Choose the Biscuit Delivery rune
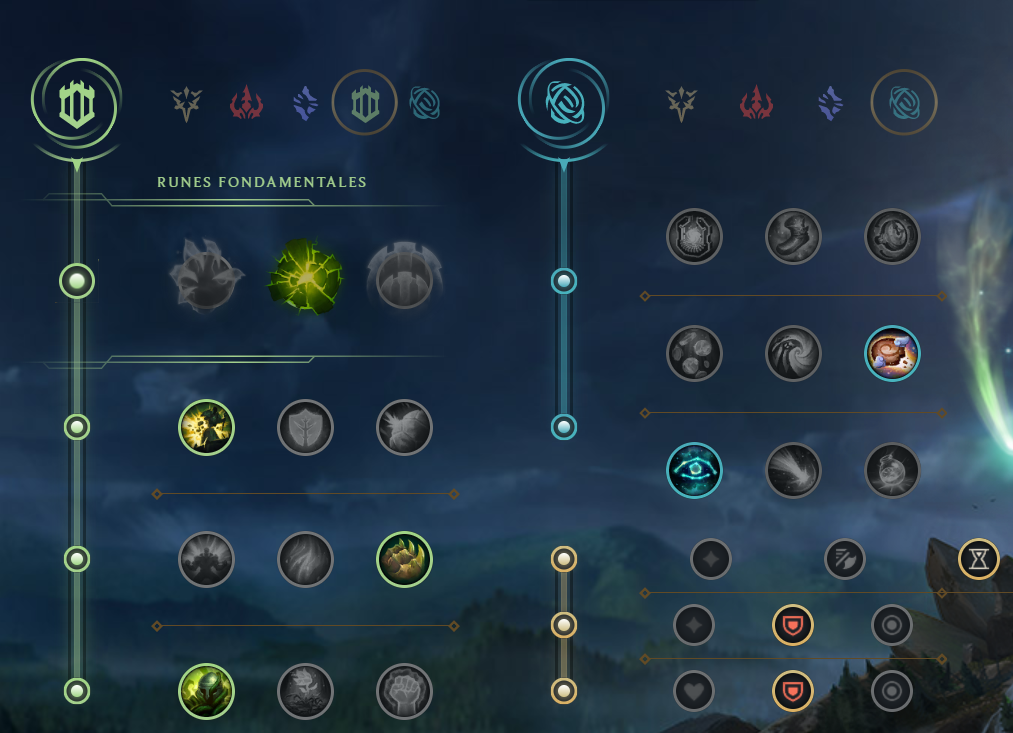This screenshot has width=1013, height=733. [892, 353]
